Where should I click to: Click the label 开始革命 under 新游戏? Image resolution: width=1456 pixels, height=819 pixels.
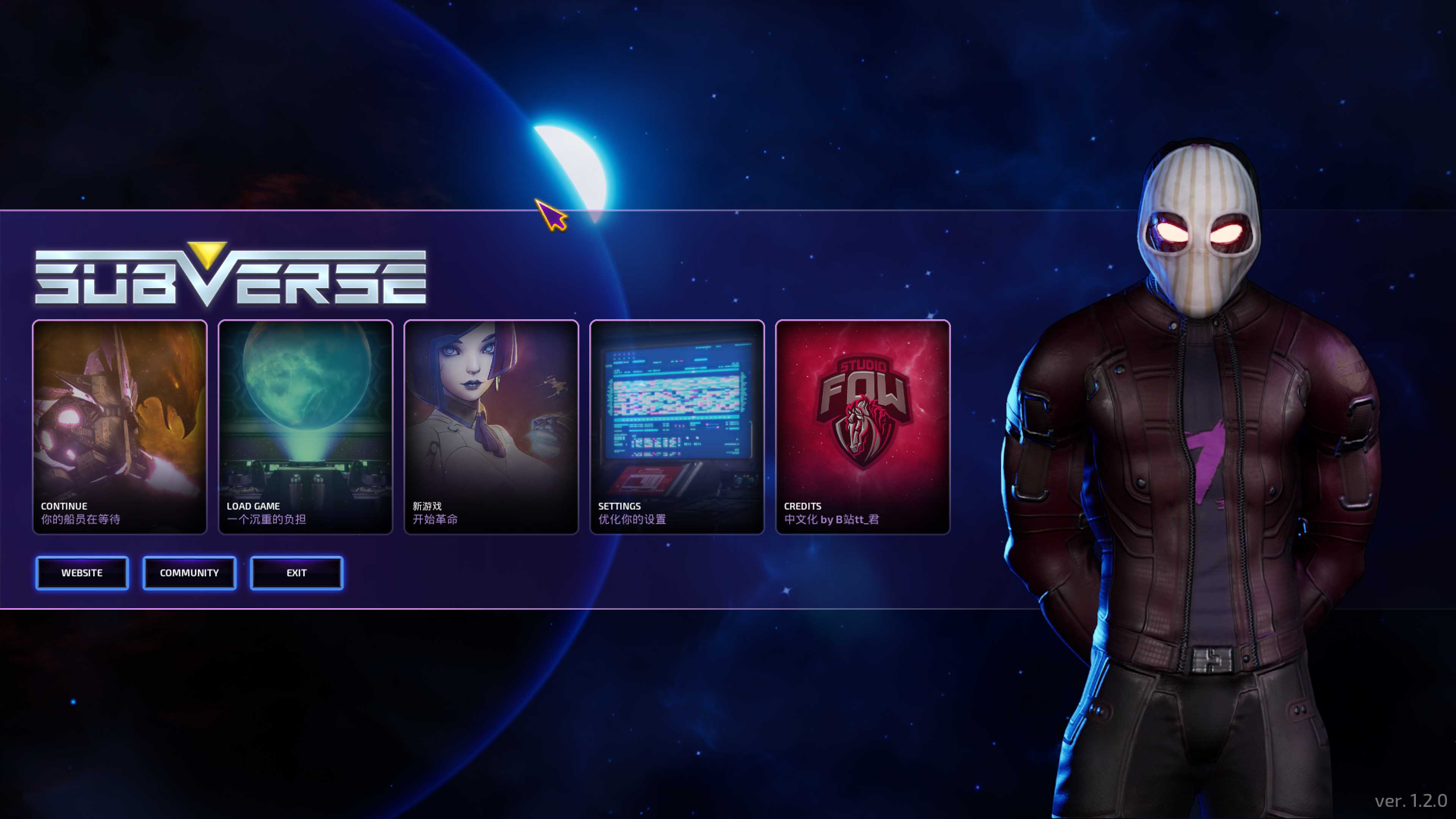[435, 519]
